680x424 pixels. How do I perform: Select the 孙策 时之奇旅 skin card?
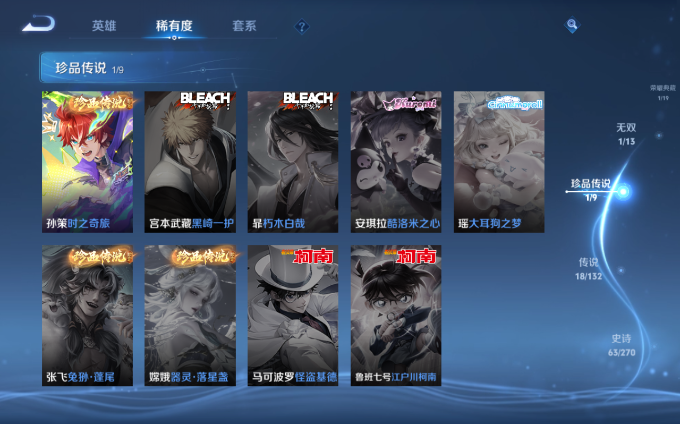click(x=88, y=161)
